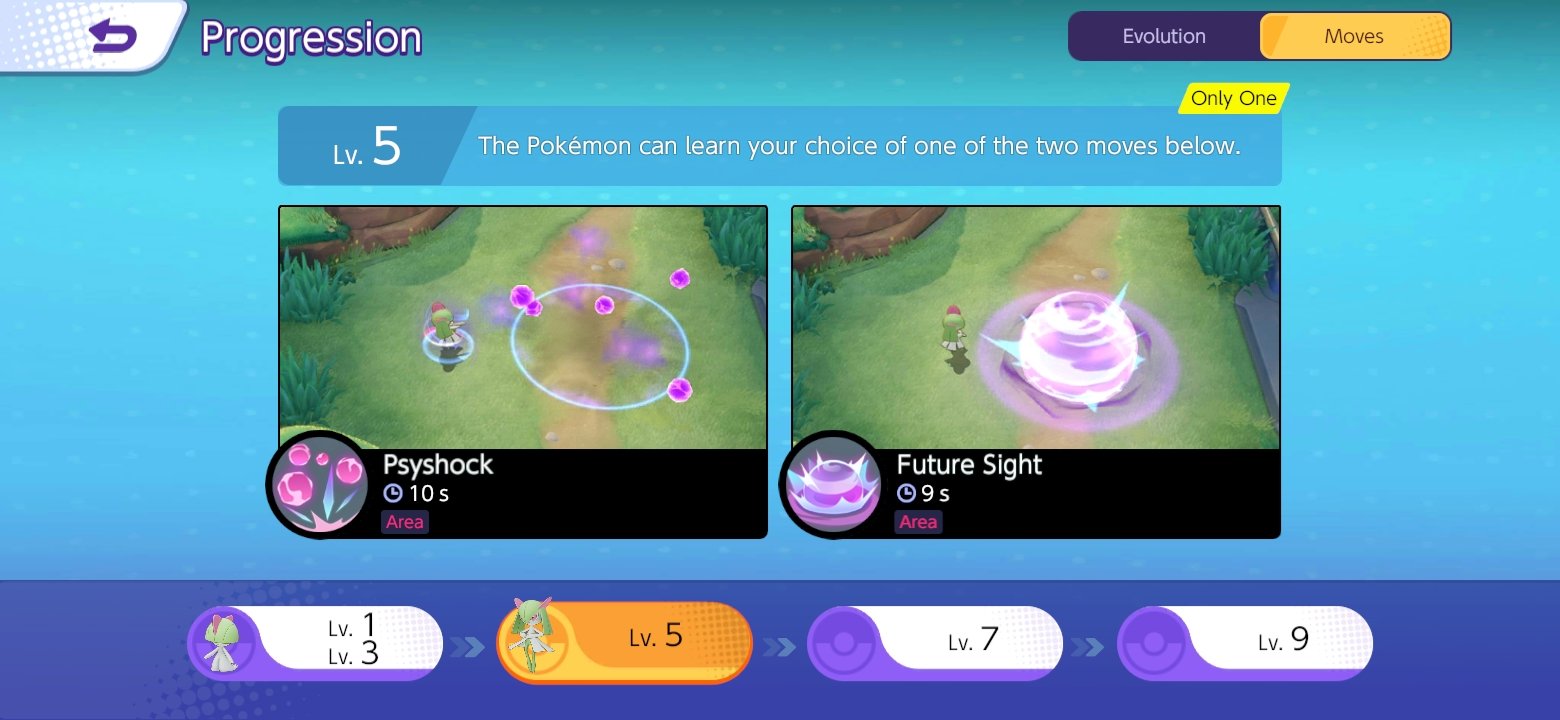Image resolution: width=1560 pixels, height=720 pixels.
Task: Click the clock icon beside Future Sight's 9 s
Action: (908, 493)
